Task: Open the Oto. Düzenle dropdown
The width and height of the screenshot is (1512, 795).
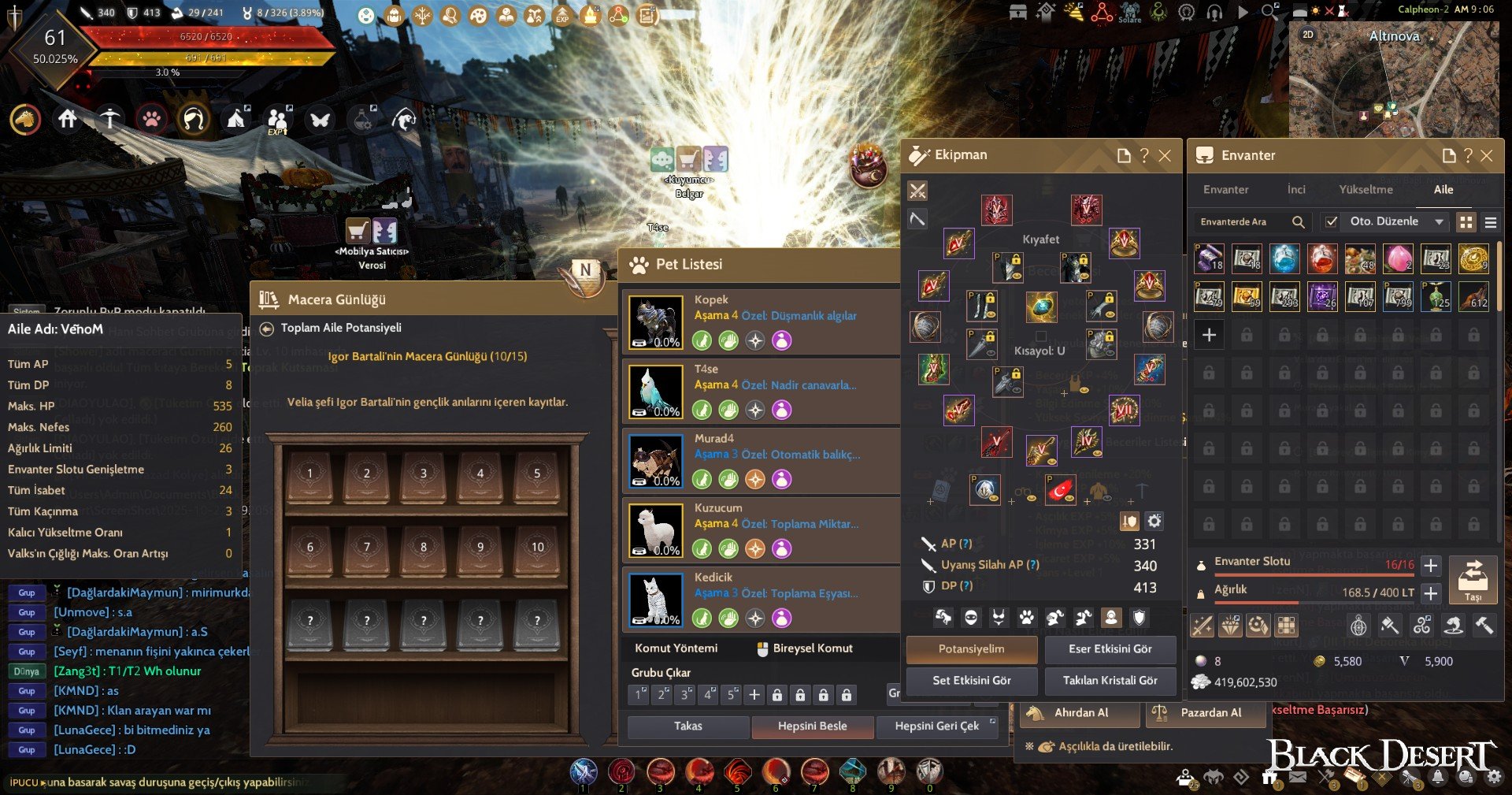Action: (x=1439, y=221)
